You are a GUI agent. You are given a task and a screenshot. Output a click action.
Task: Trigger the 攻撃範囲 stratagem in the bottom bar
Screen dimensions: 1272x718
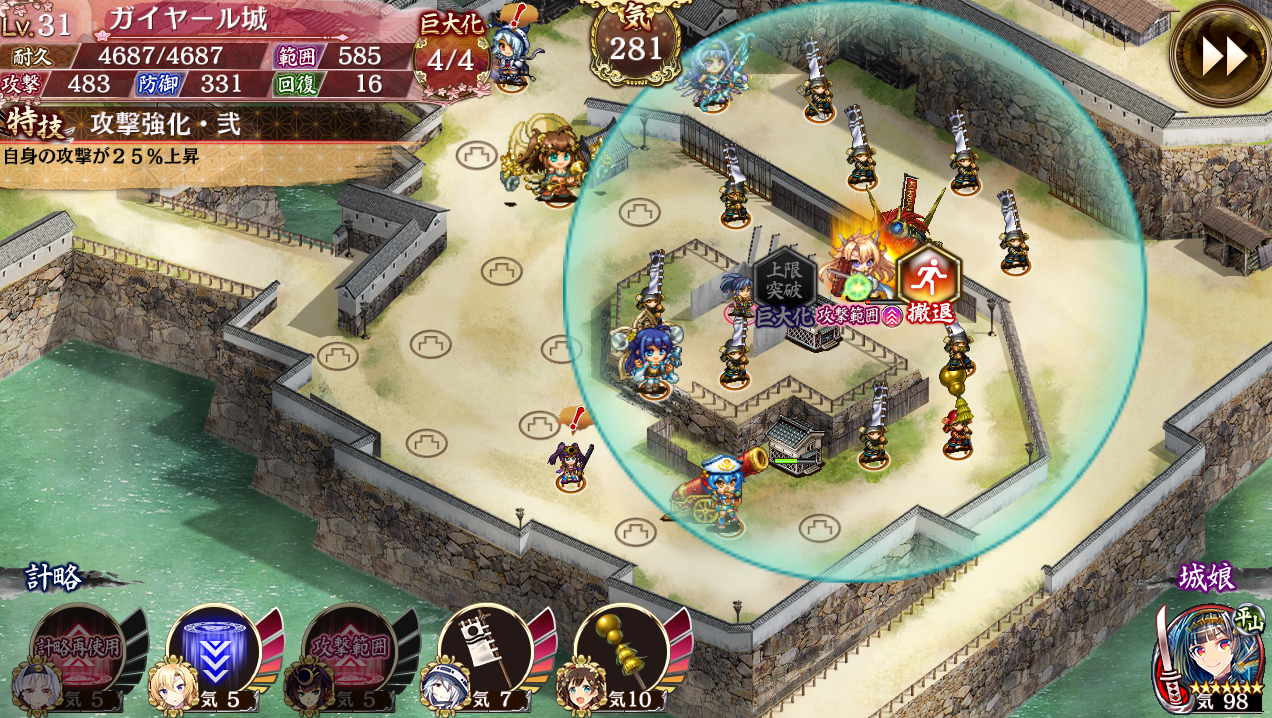(x=349, y=648)
